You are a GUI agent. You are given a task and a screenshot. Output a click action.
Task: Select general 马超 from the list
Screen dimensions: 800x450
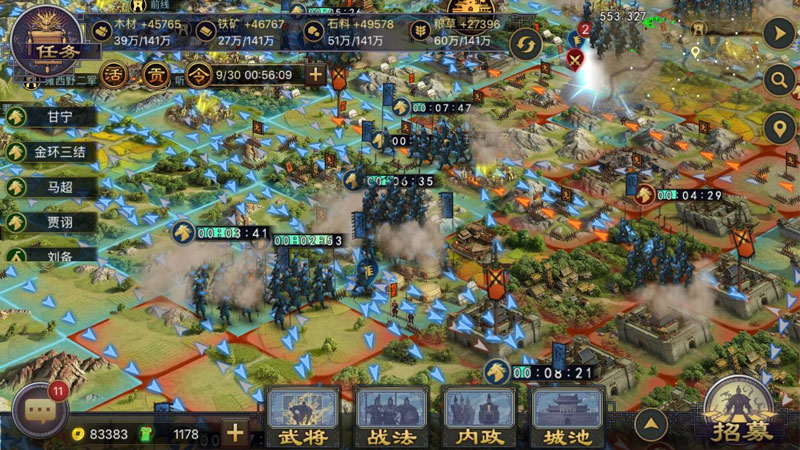pos(52,186)
